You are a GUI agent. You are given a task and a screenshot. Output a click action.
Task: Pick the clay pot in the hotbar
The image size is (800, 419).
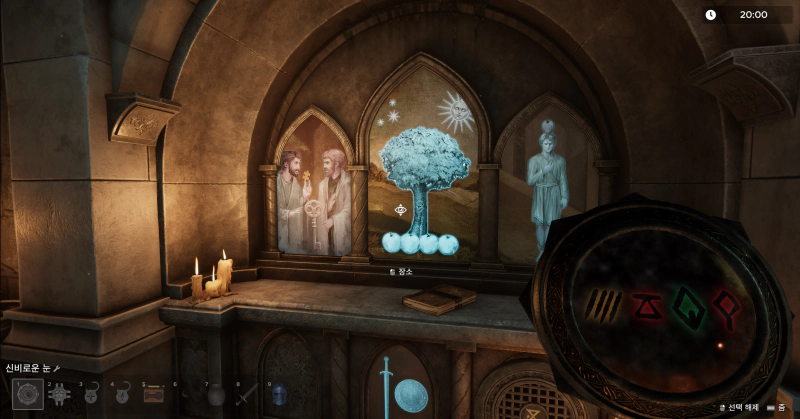[x=216, y=394]
